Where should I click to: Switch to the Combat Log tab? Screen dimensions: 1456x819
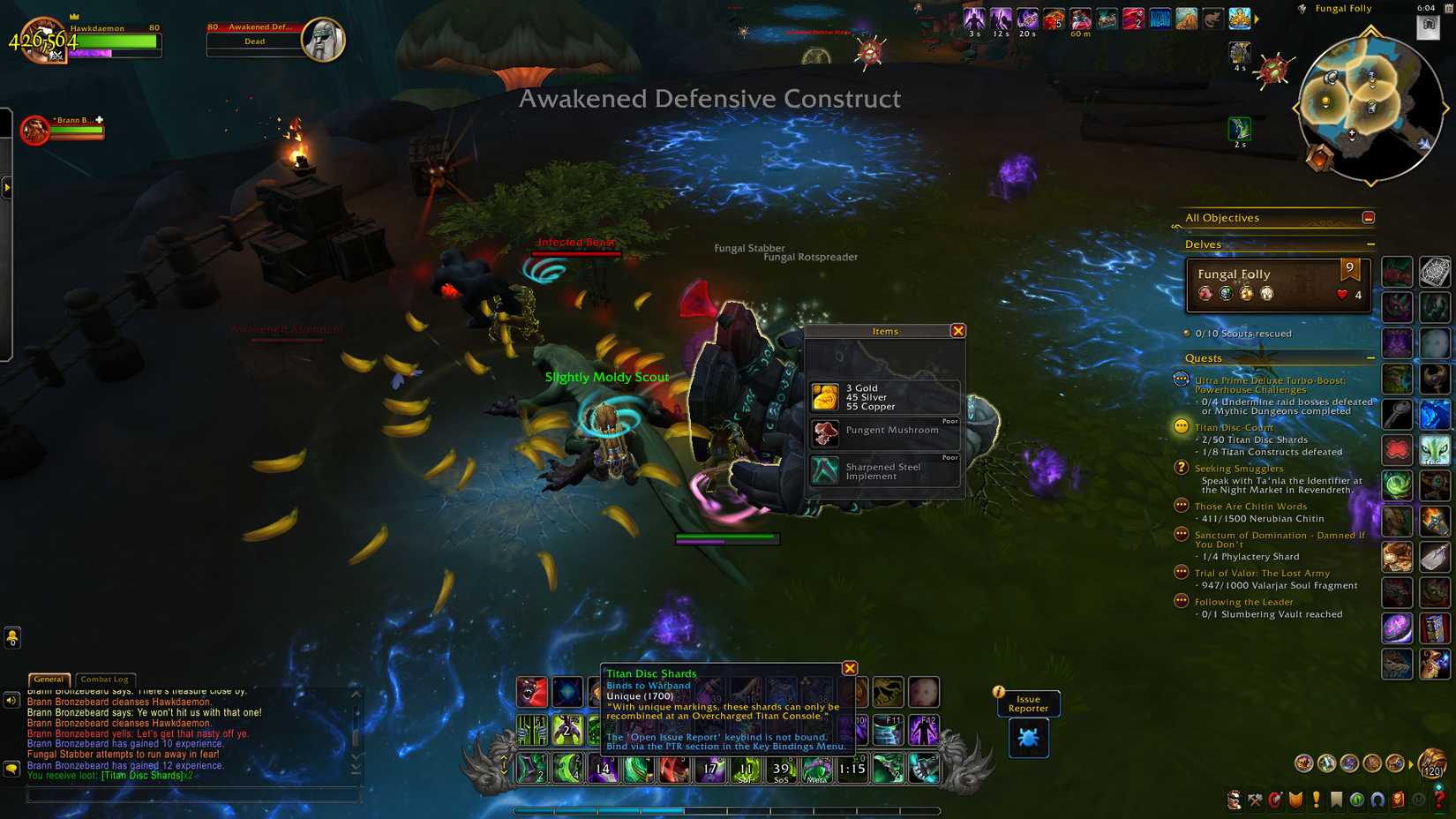103,680
